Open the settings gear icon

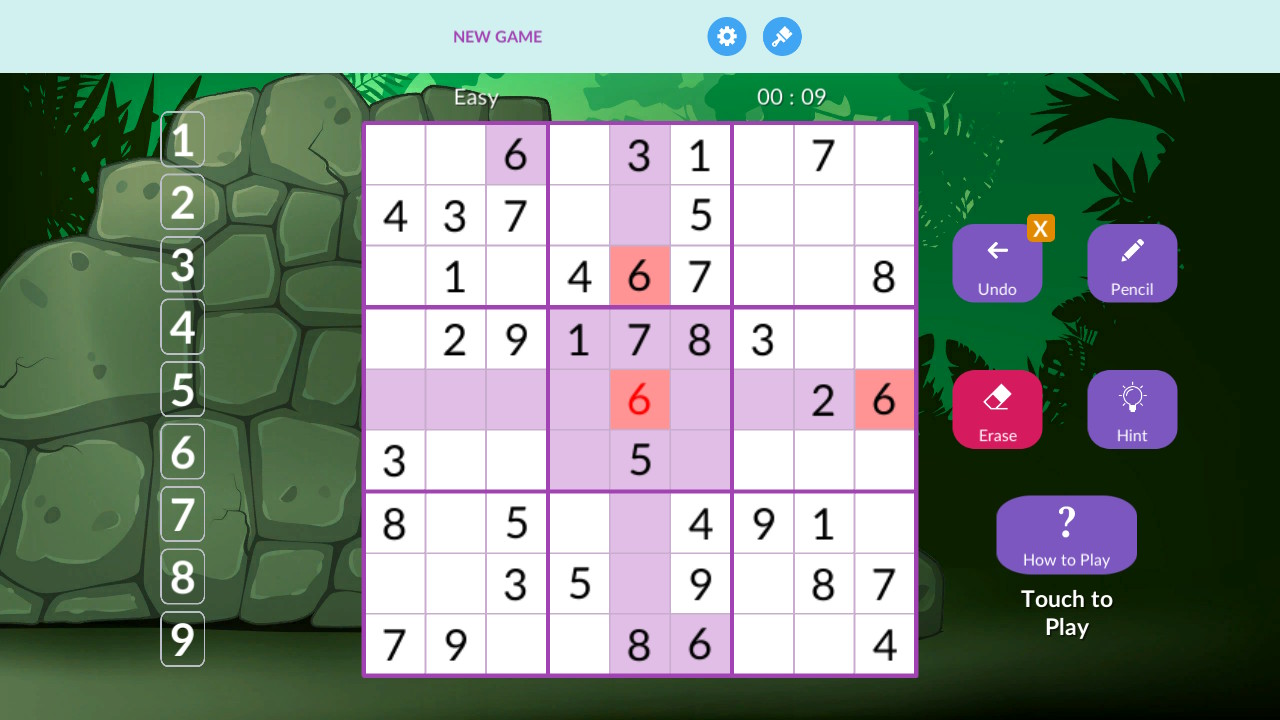coord(727,36)
